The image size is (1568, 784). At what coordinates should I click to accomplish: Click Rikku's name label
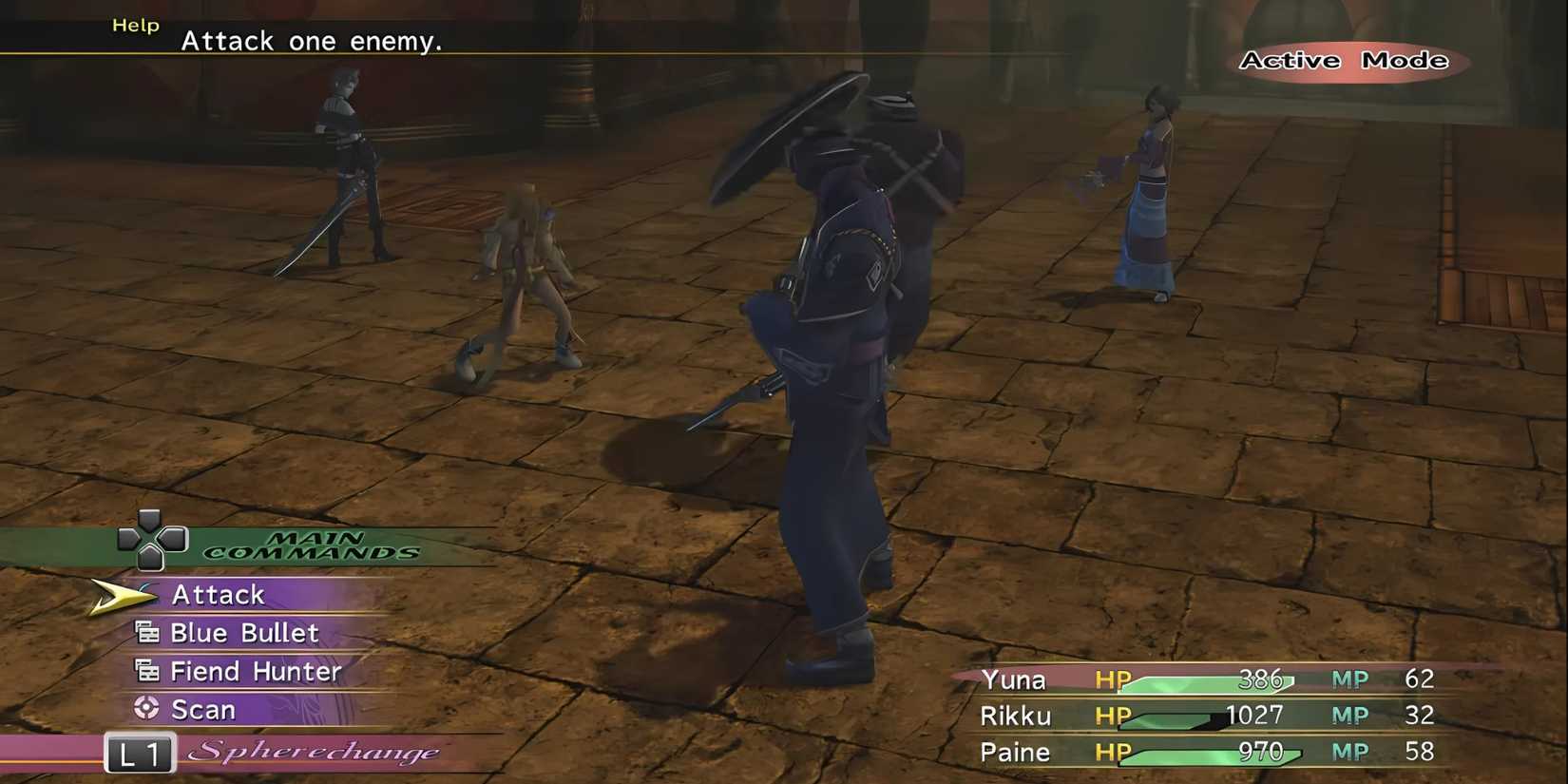pyautogui.click(x=1014, y=716)
